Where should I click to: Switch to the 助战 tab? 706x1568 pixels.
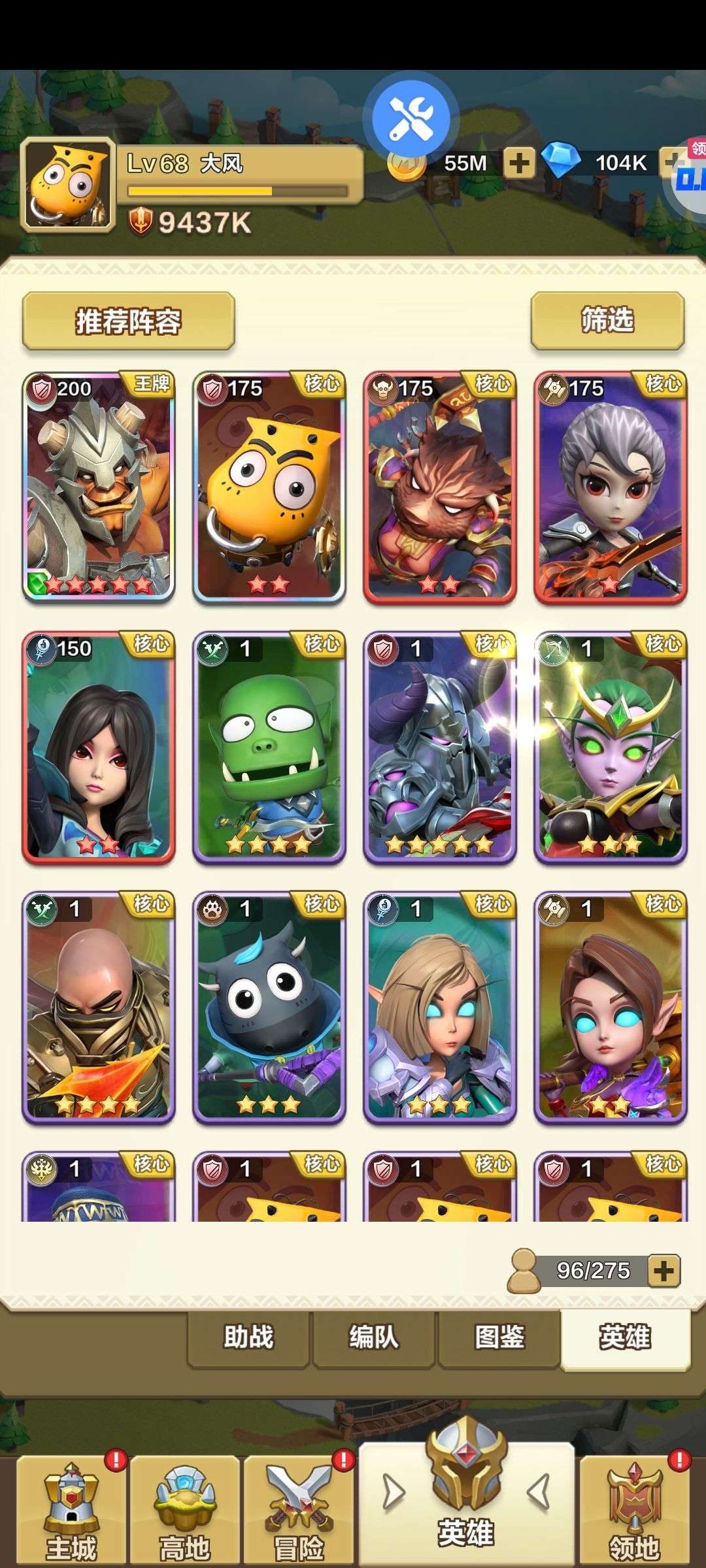click(x=248, y=1337)
